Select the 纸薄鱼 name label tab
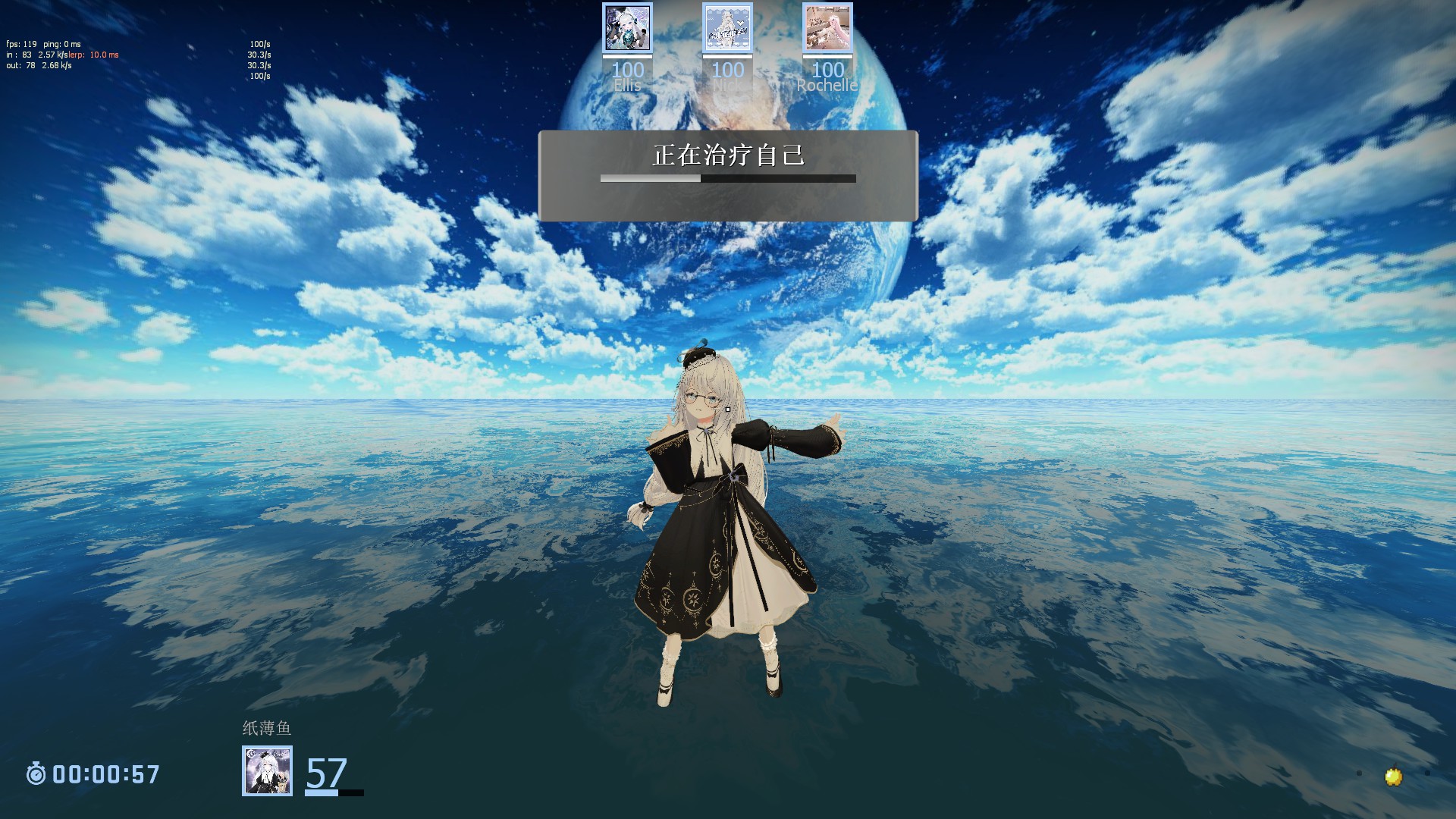1456x819 pixels. point(267,726)
